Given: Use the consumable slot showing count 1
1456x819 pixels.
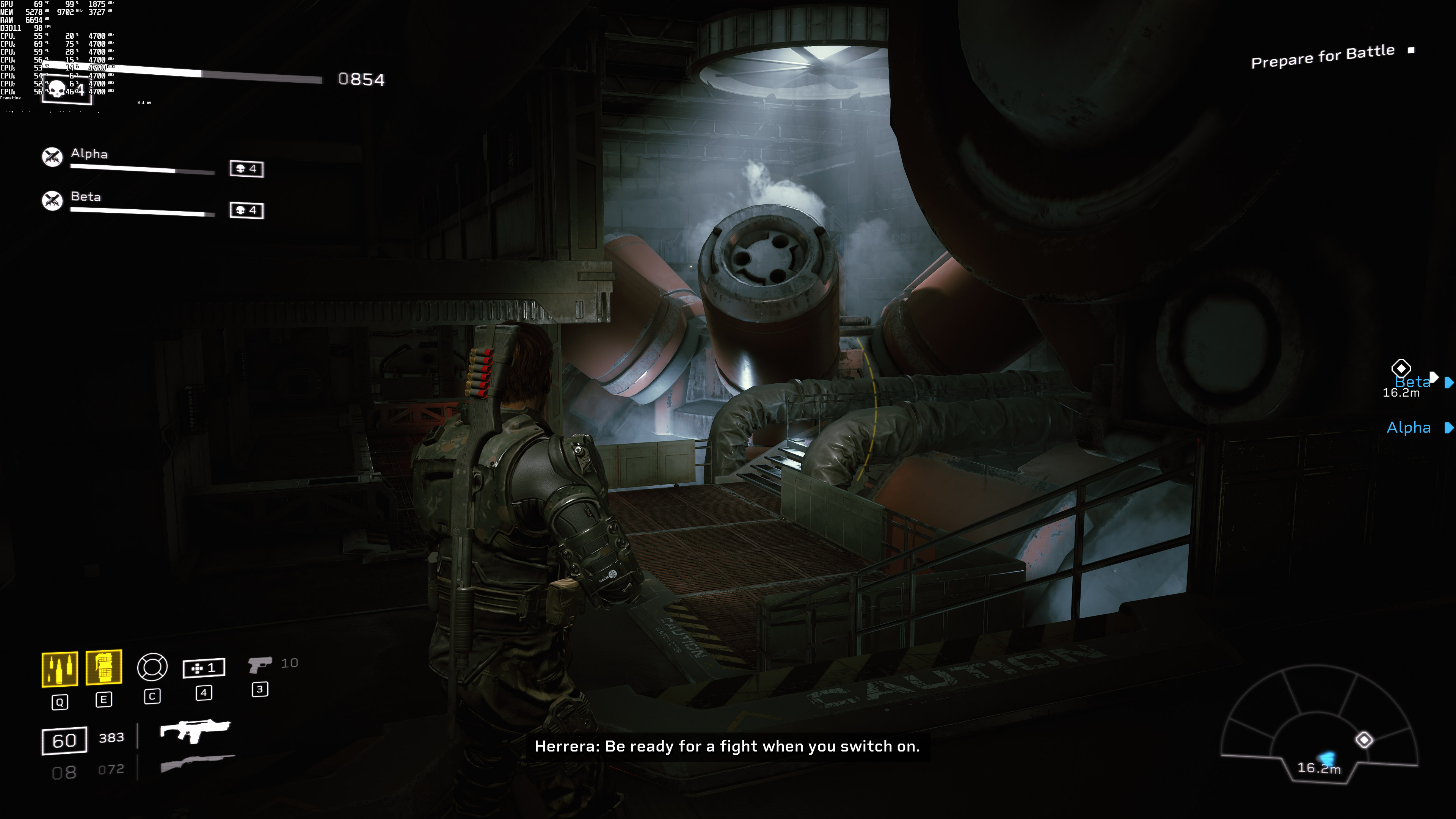Looking at the screenshot, I should (x=204, y=668).
